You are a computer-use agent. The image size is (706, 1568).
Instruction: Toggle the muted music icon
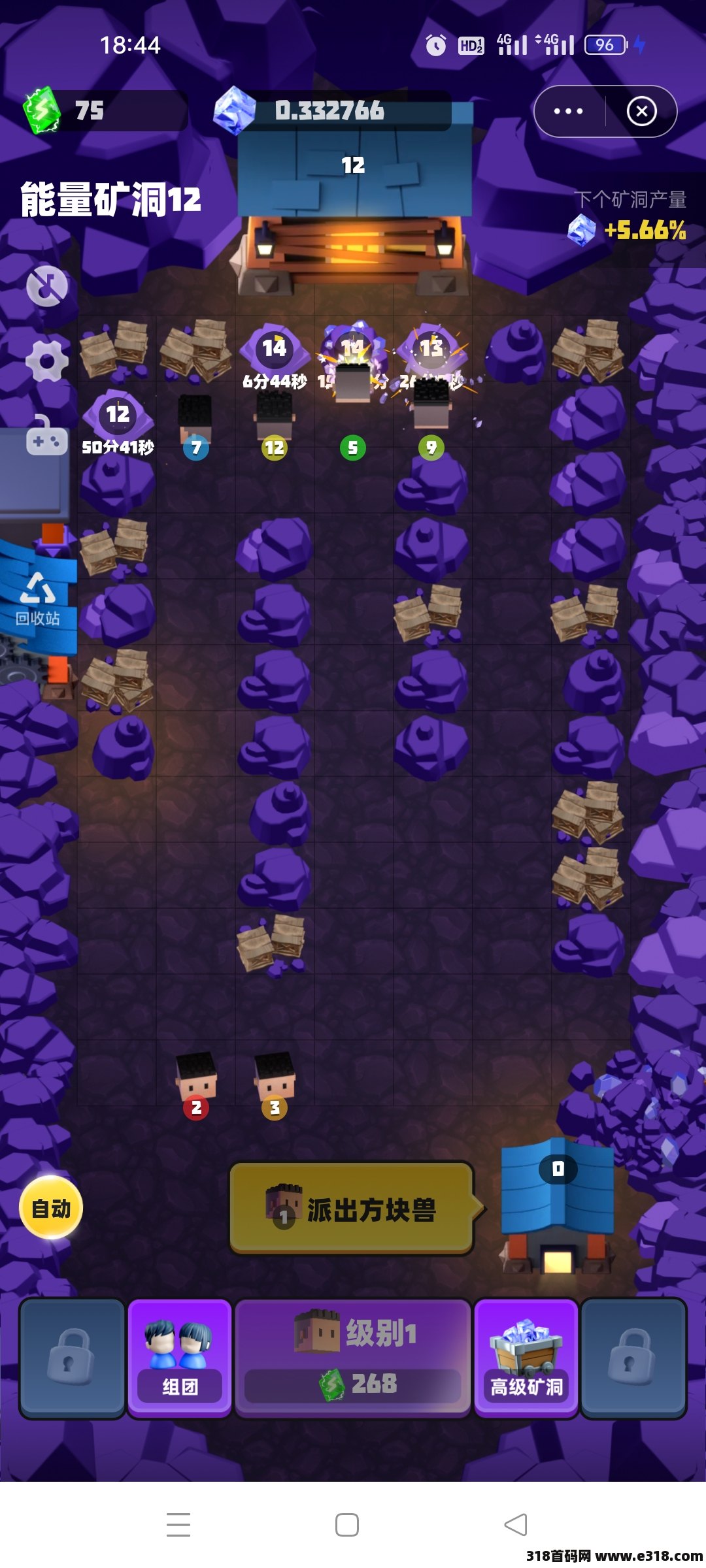pyautogui.click(x=46, y=286)
